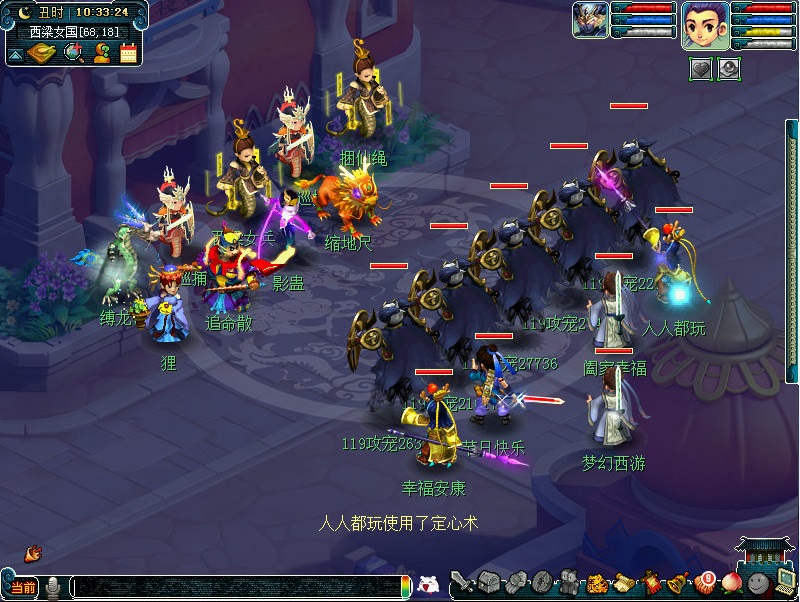Open the white pet face icon
The image size is (800, 602).
428,584
